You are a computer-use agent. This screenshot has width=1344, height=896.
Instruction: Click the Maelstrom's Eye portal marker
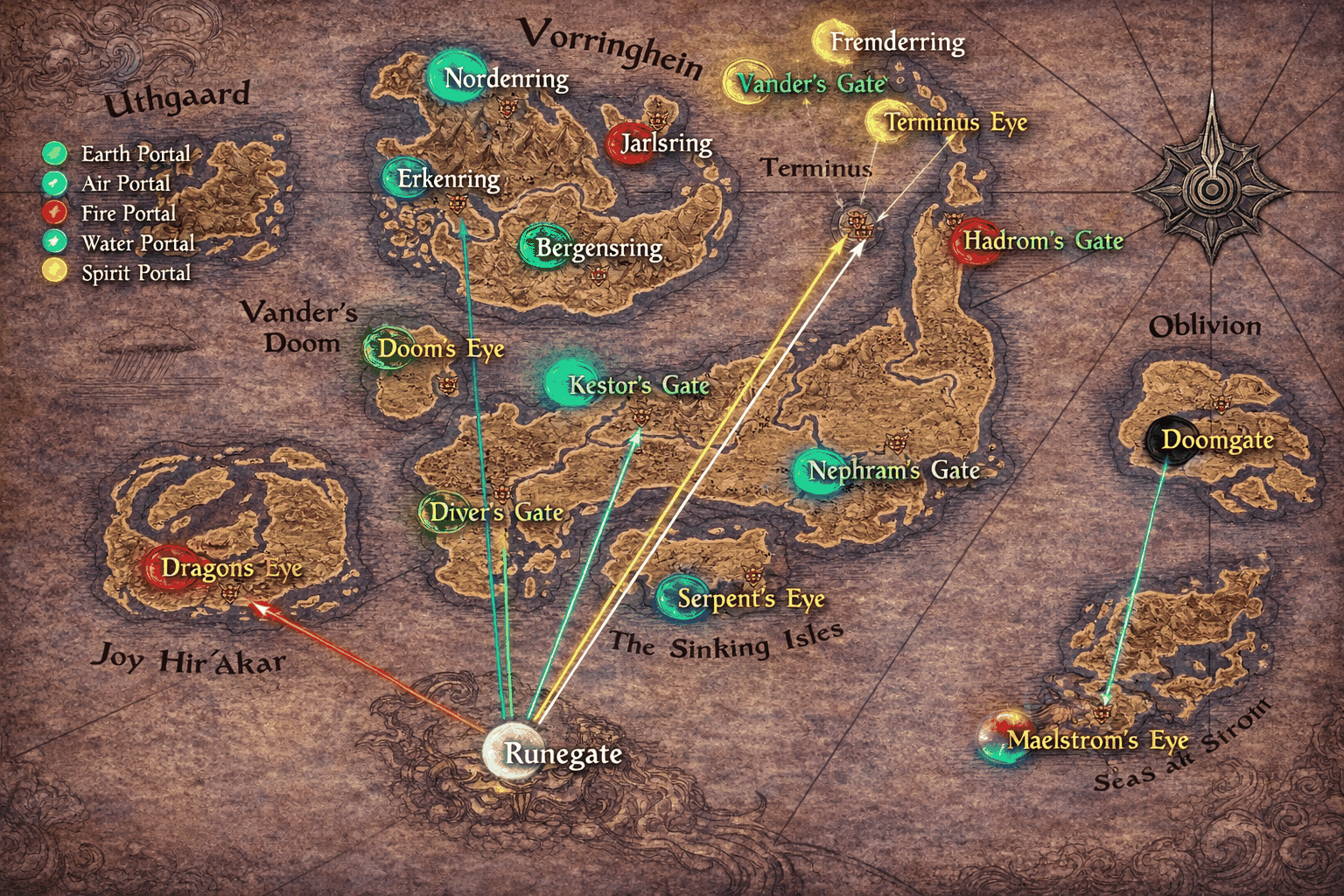1002,738
